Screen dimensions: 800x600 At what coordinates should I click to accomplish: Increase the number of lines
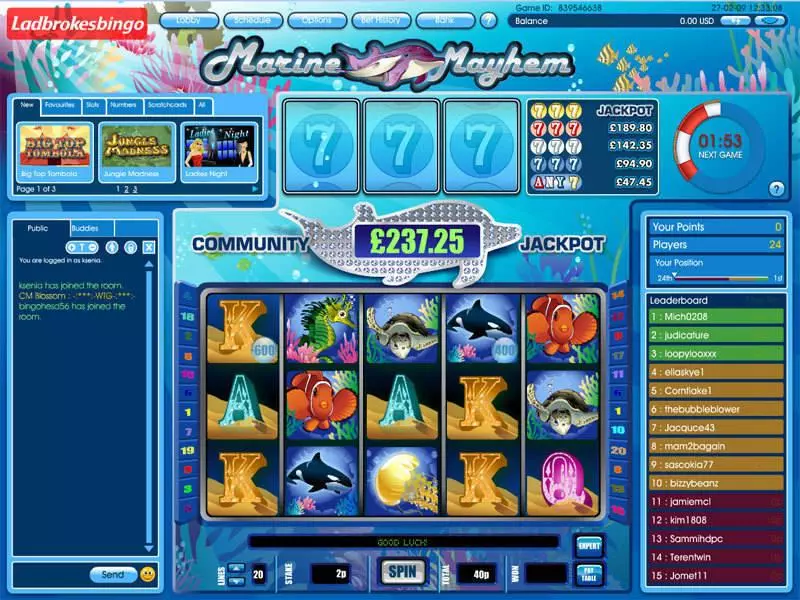236,568
